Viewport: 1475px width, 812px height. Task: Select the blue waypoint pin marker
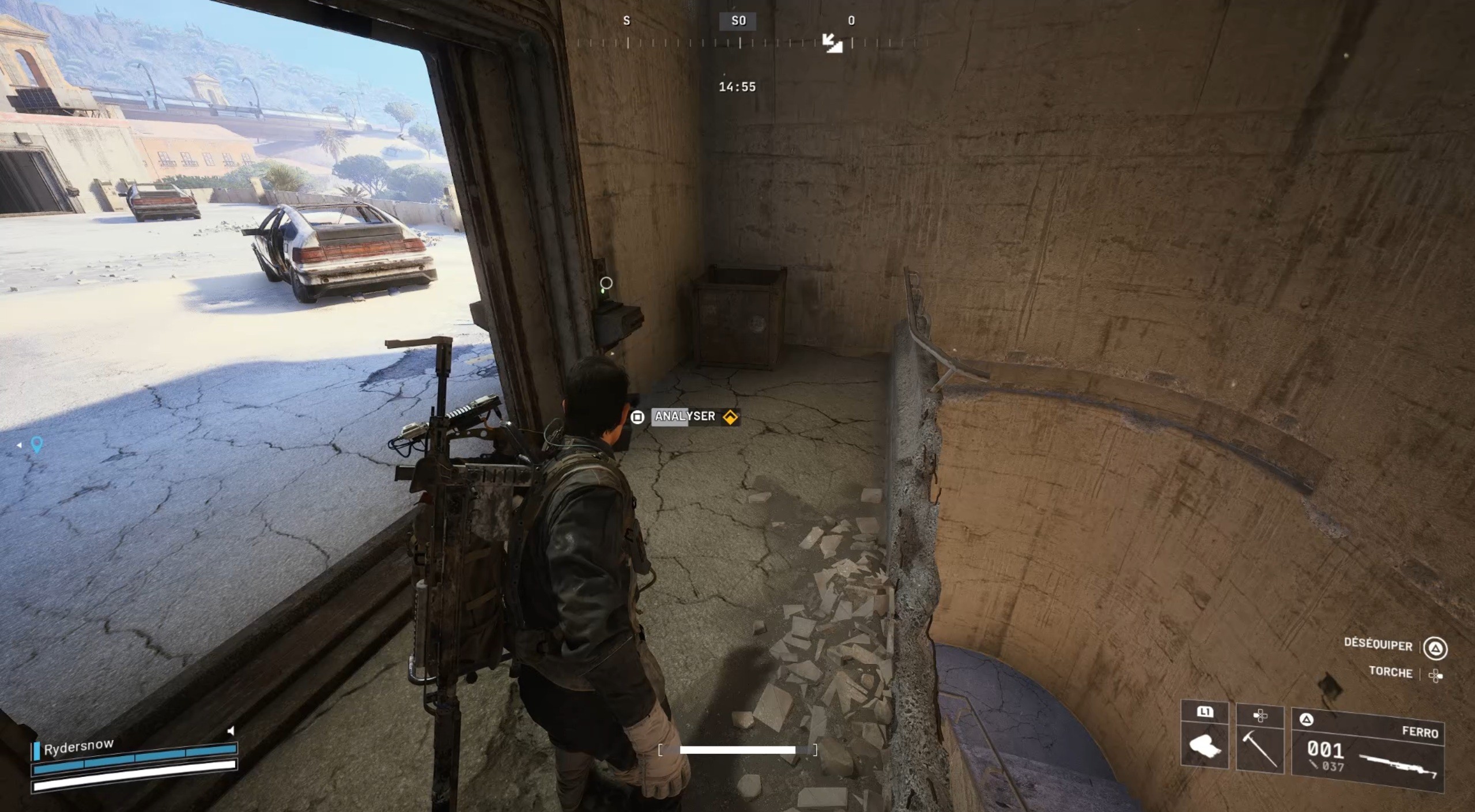tap(36, 444)
